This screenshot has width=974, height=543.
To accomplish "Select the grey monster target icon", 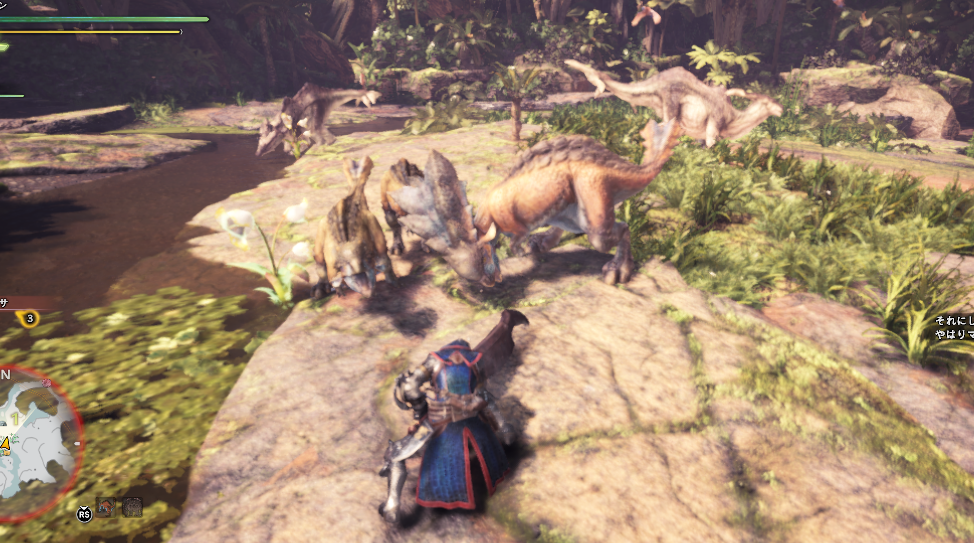I will (132, 506).
